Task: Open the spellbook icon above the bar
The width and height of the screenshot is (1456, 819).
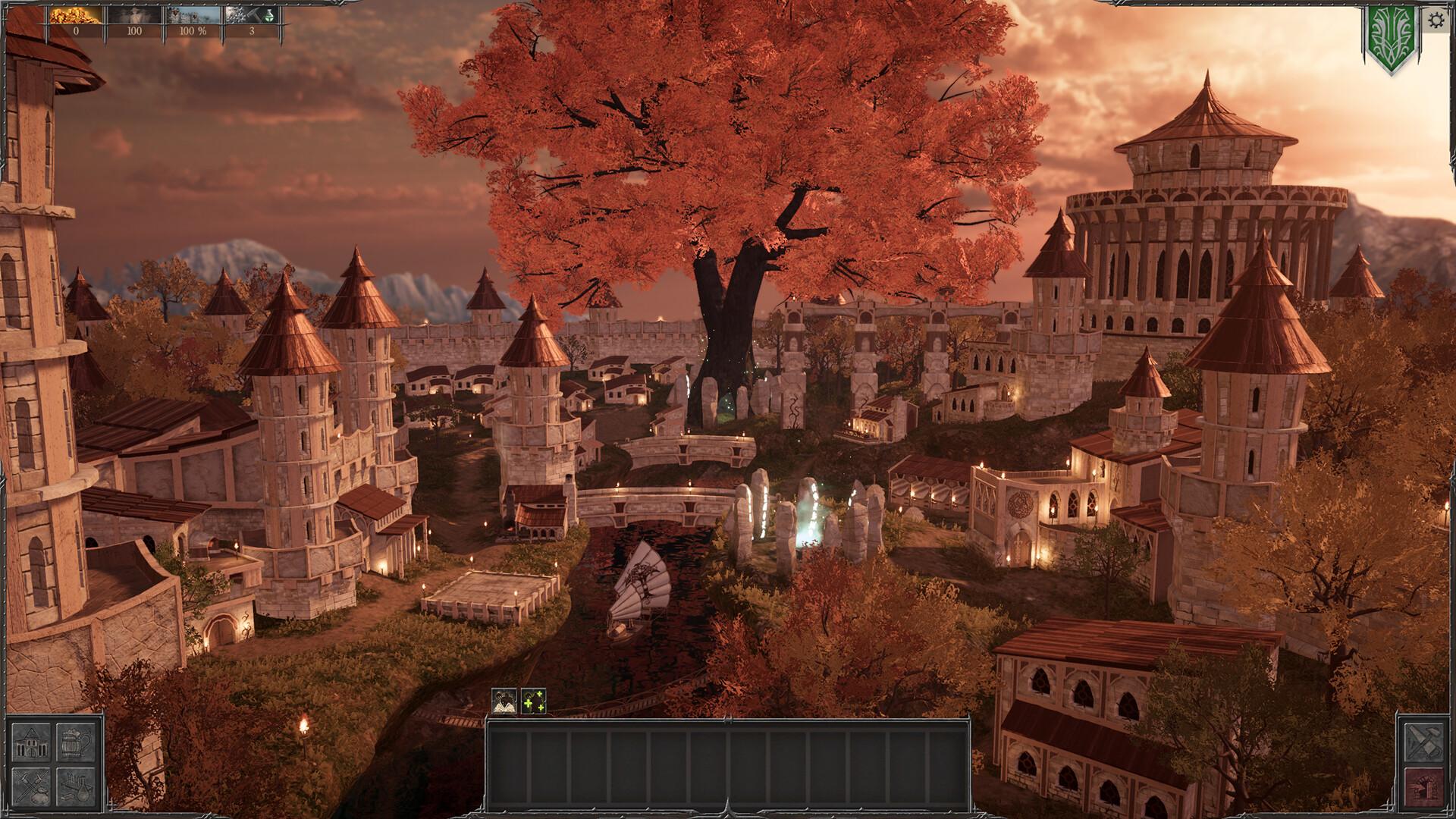Action: 504,701
